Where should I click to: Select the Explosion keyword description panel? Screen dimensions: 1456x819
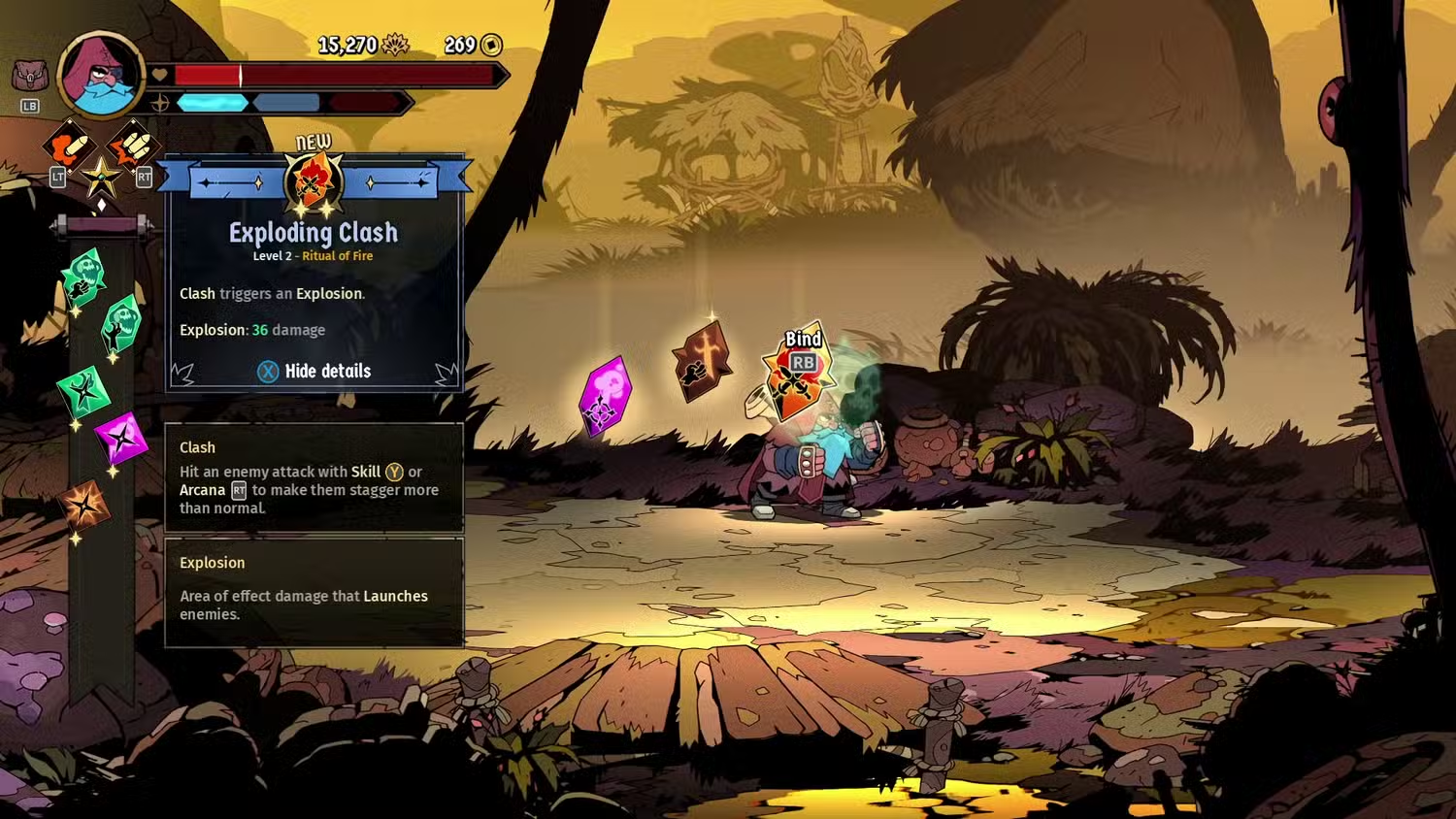pyautogui.click(x=314, y=591)
